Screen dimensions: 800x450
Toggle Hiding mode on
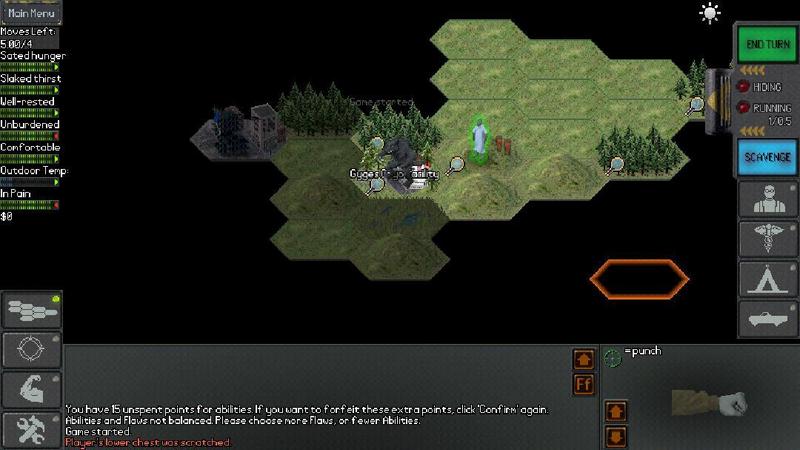[x=744, y=87]
